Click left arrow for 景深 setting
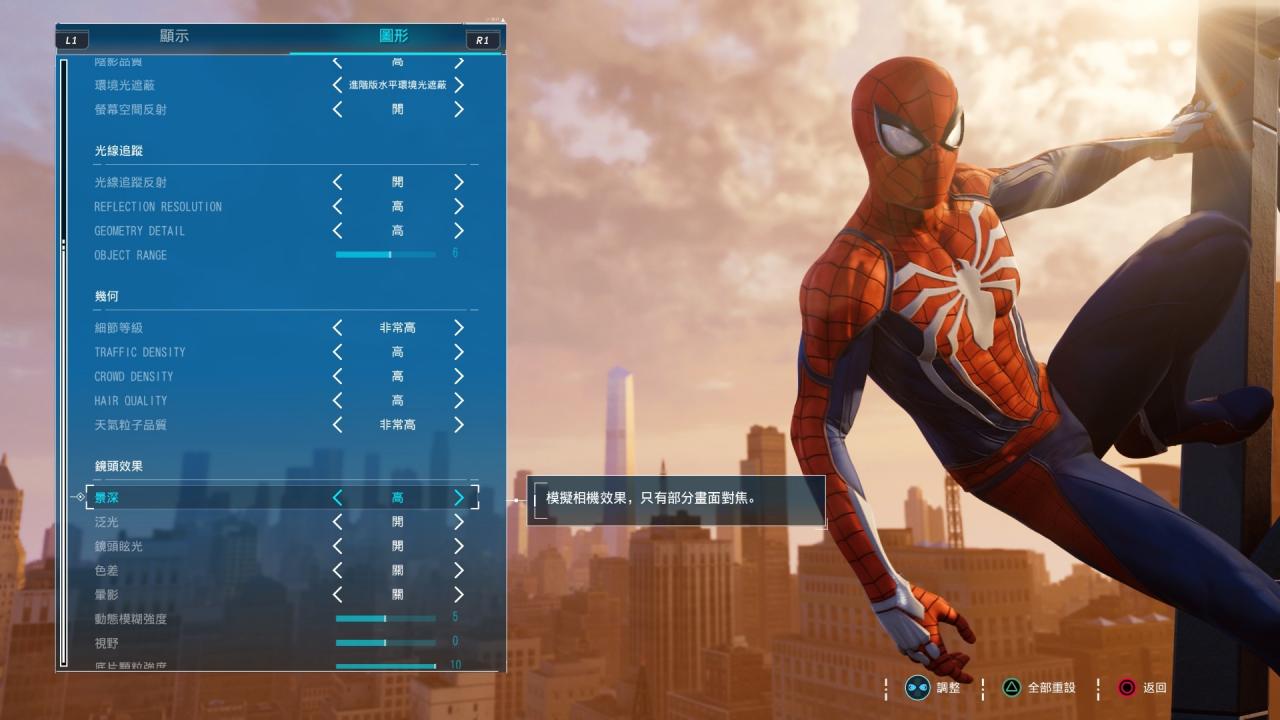This screenshot has height=720, width=1280. (338, 497)
